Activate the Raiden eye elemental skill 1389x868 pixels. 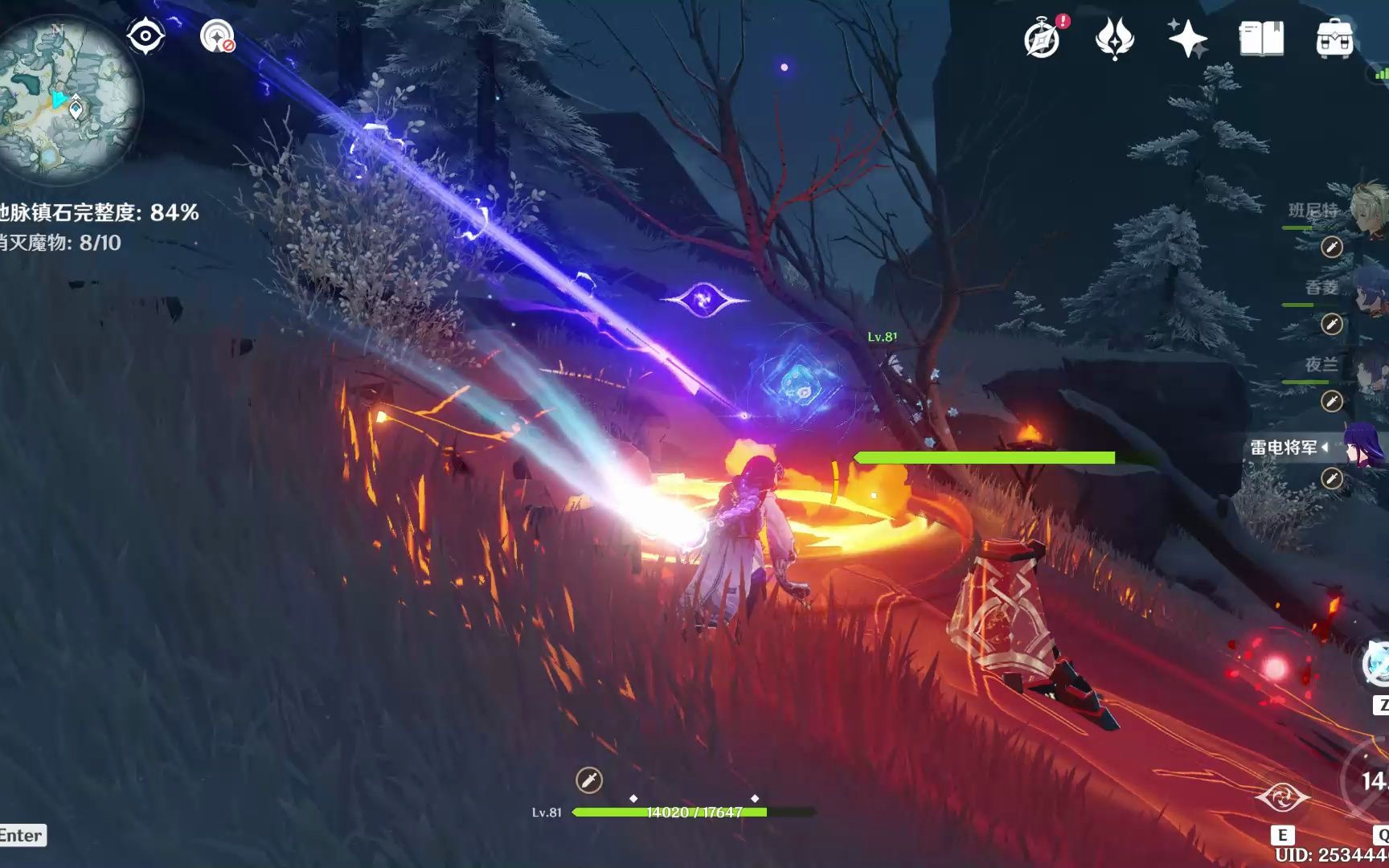click(1283, 798)
